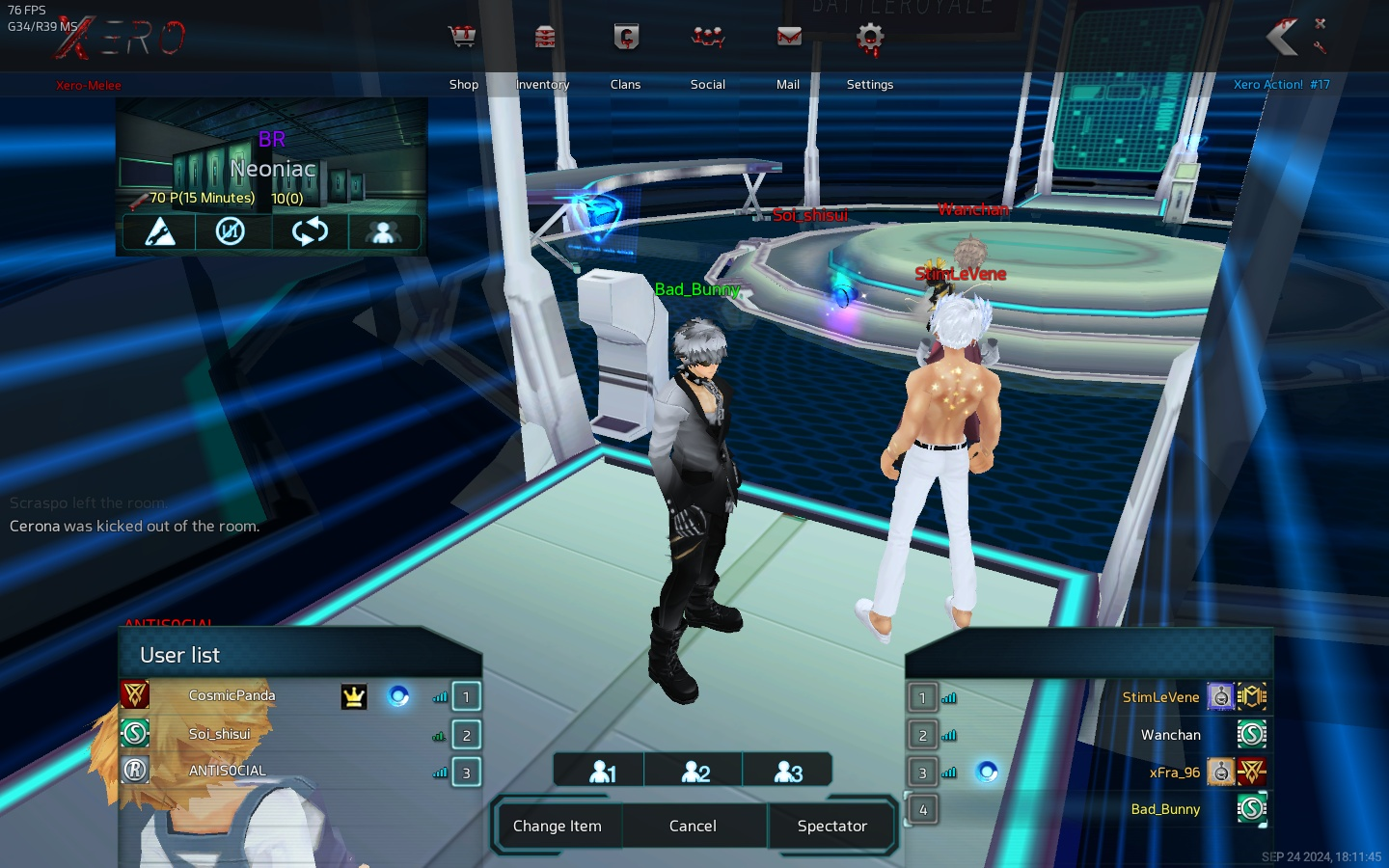Select CosmicPanda in the user list
This screenshot has width=1389, height=868.
(x=231, y=695)
